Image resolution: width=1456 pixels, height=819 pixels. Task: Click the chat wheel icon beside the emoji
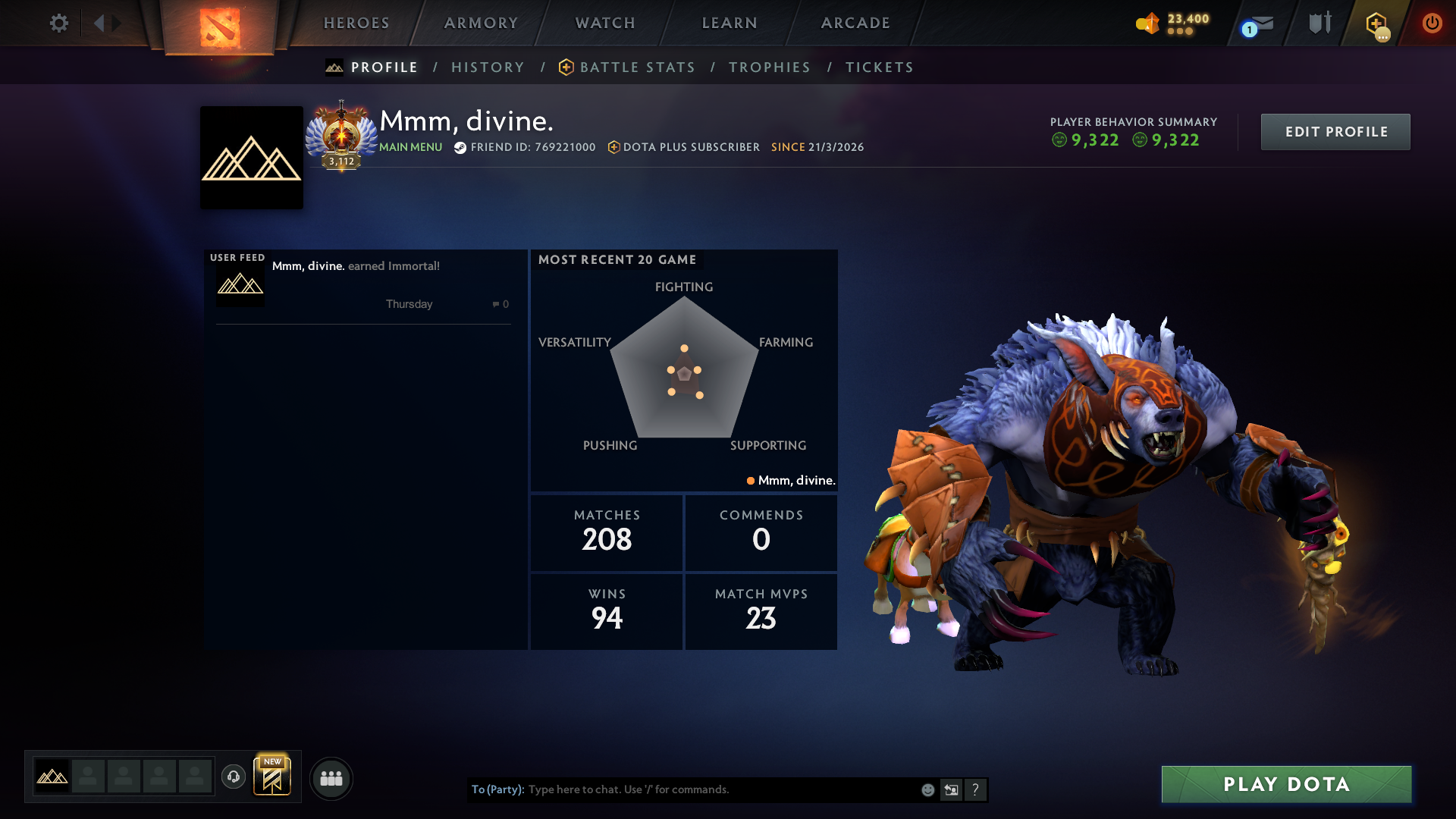[951, 789]
